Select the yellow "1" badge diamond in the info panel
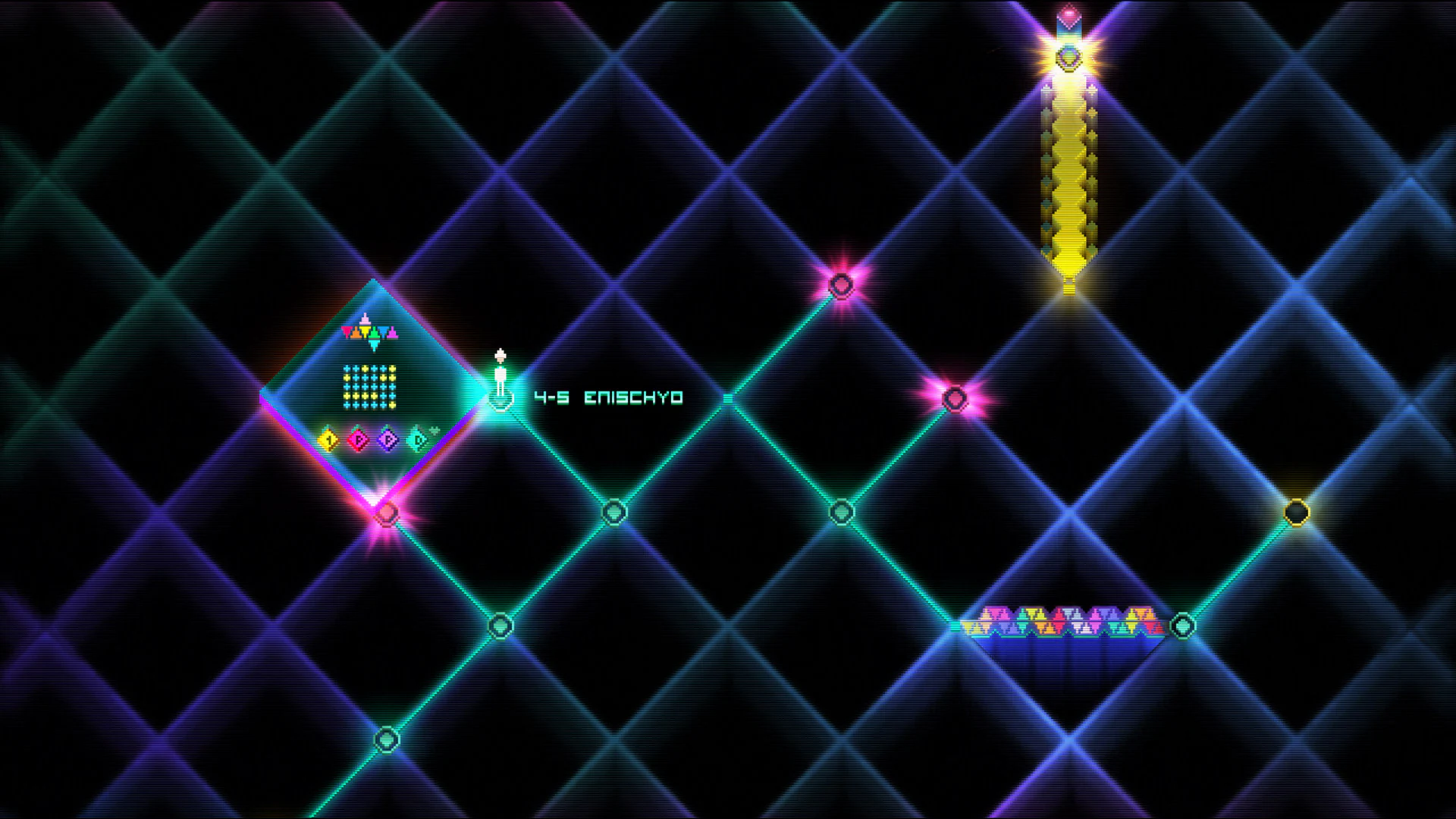Image resolution: width=1456 pixels, height=819 pixels. [328, 440]
